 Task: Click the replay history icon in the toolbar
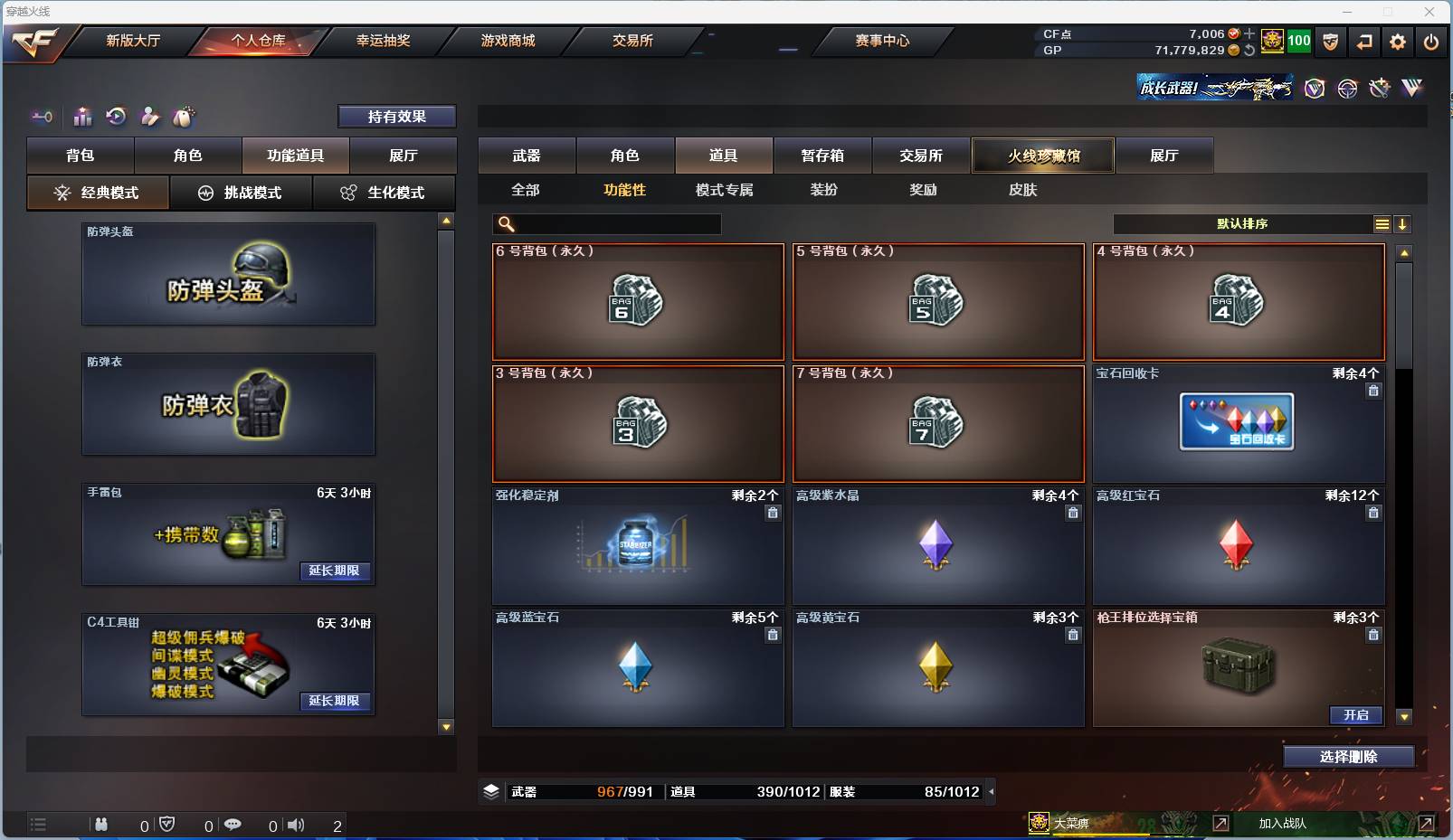pyautogui.click(x=115, y=117)
